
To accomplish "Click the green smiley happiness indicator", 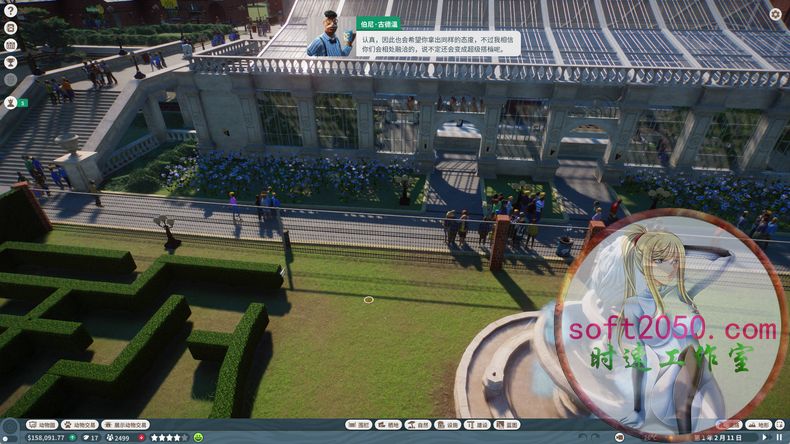I will point(198,437).
